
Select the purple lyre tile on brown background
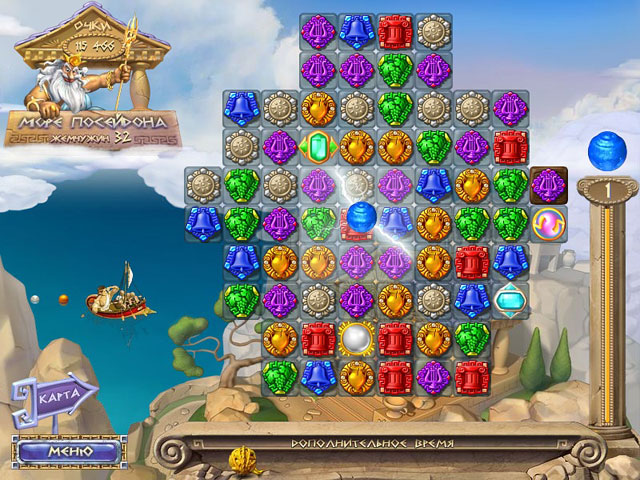(548, 184)
